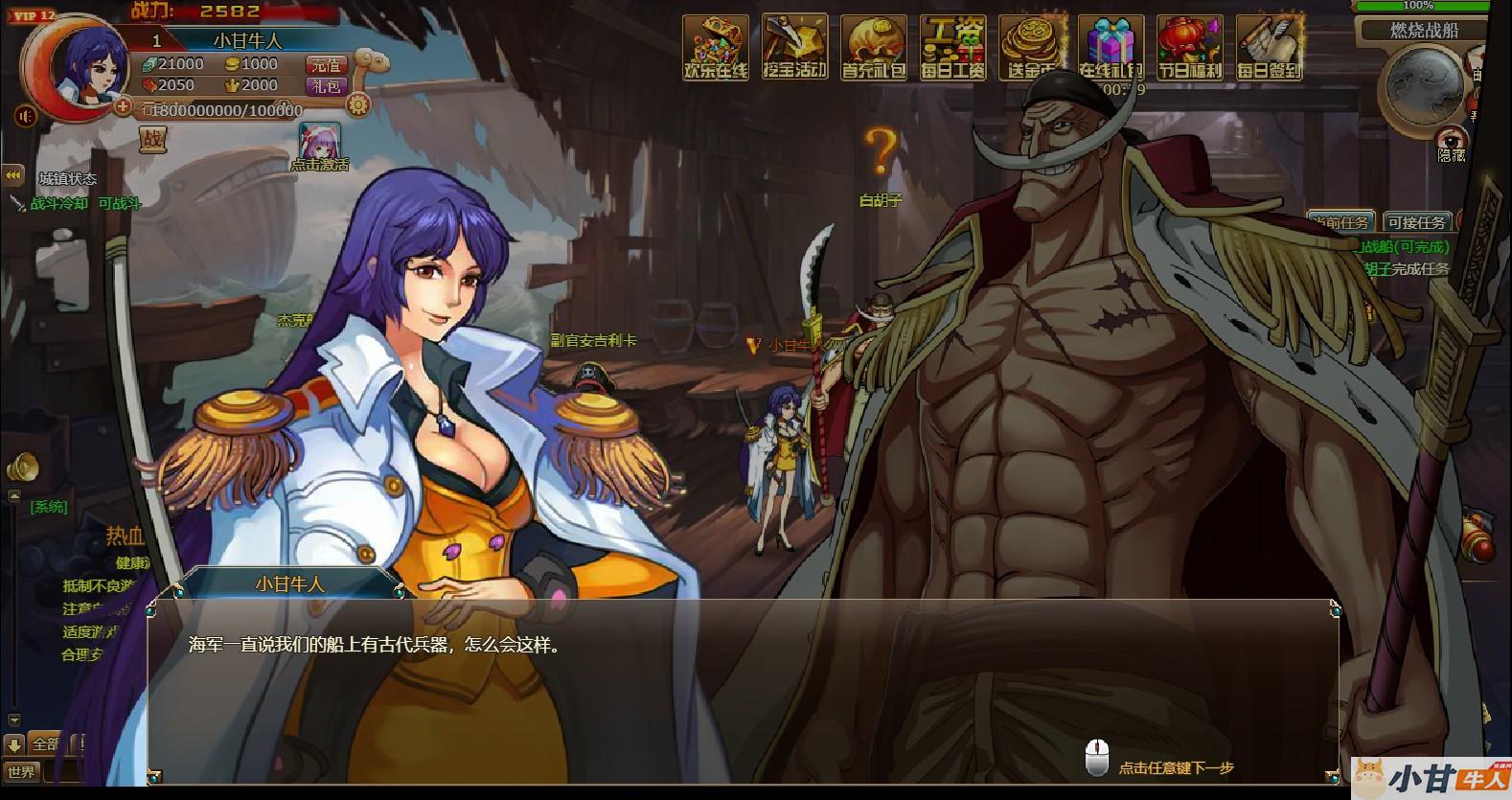This screenshot has height=800, width=1512.
Task: Advance the dialogue via the continue prompt
Action: 1175,767
